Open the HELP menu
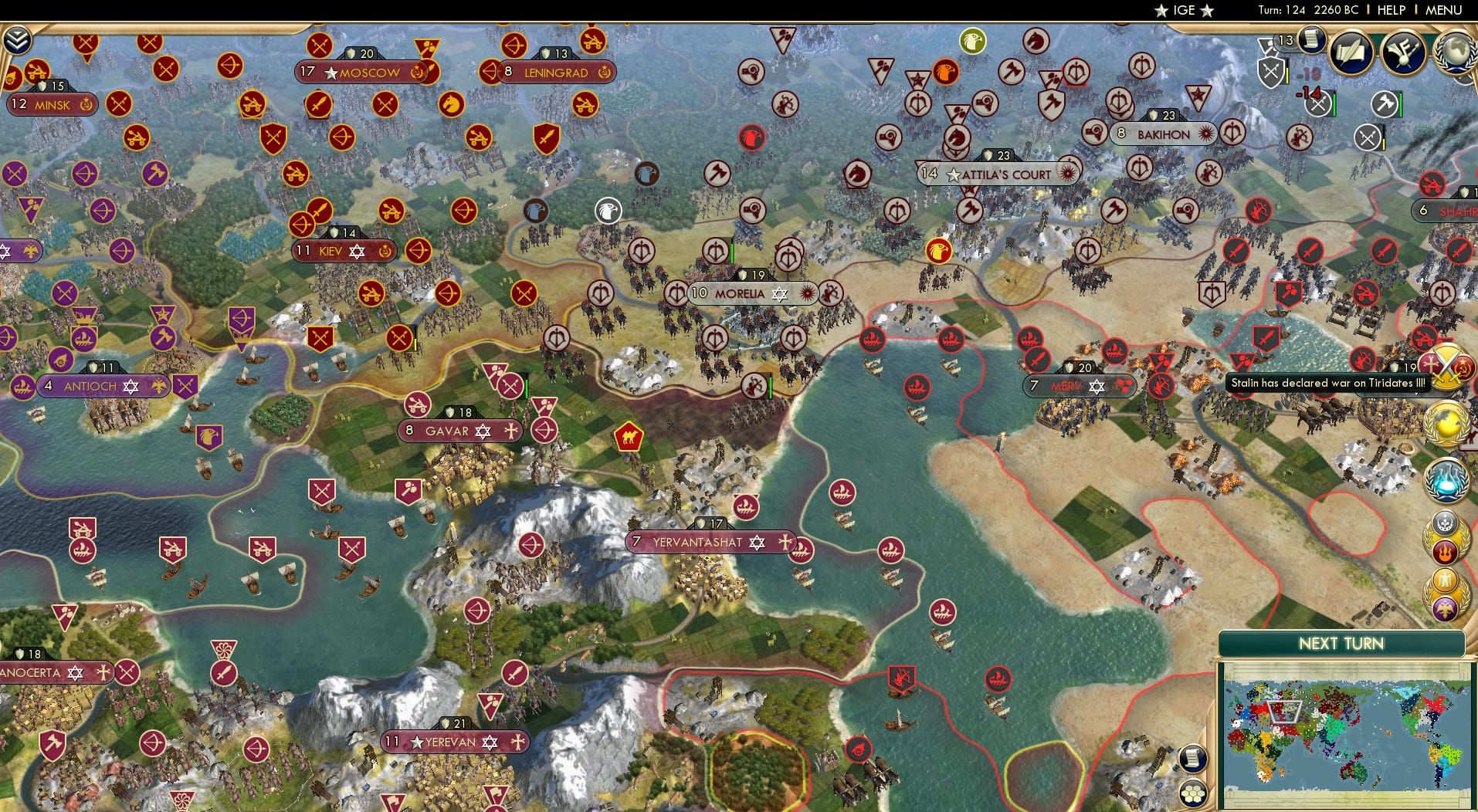 [x=1390, y=10]
